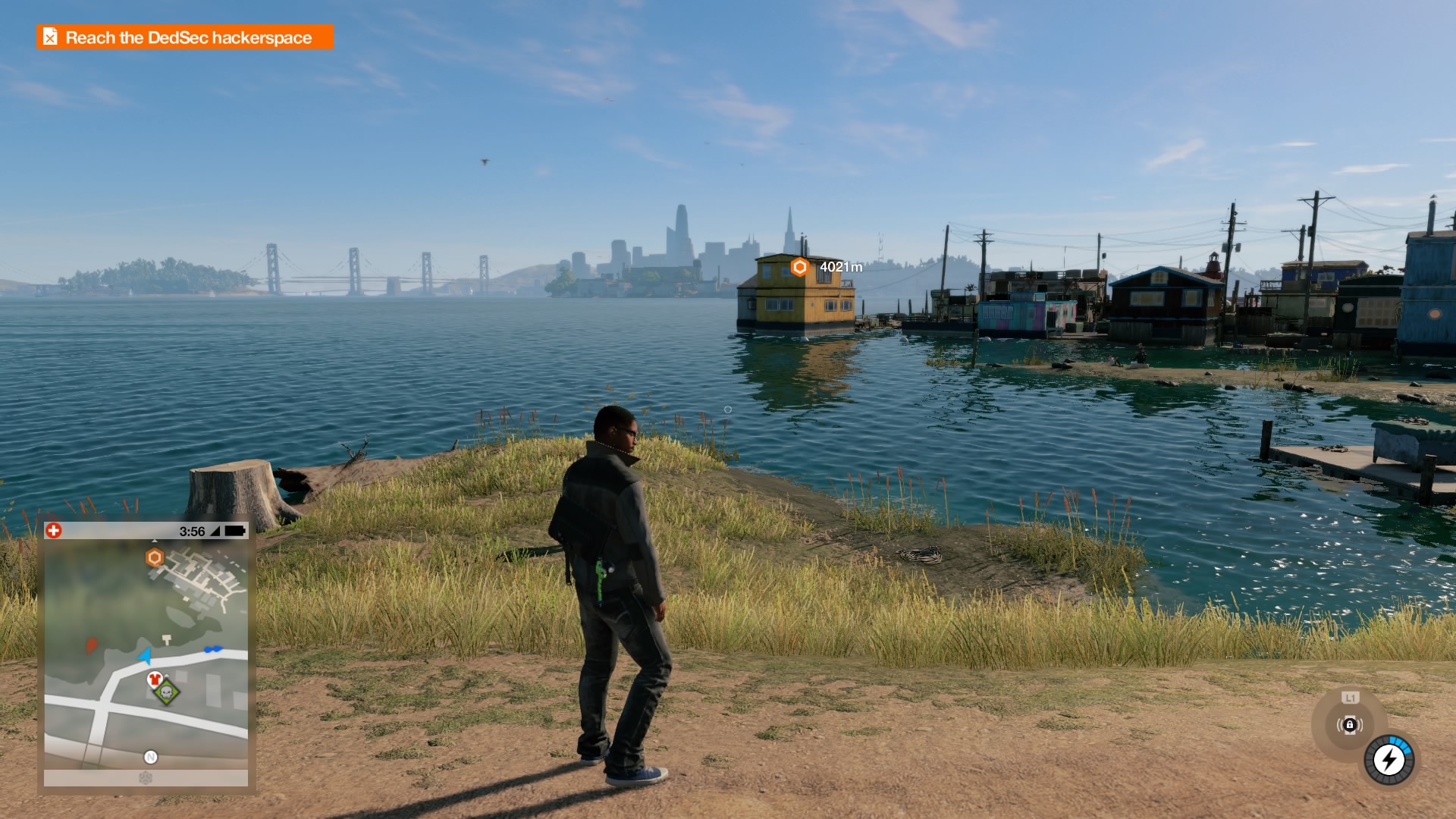Activate the lightning bolt hack ability
Image resolution: width=1456 pixels, height=819 pixels.
(1389, 759)
